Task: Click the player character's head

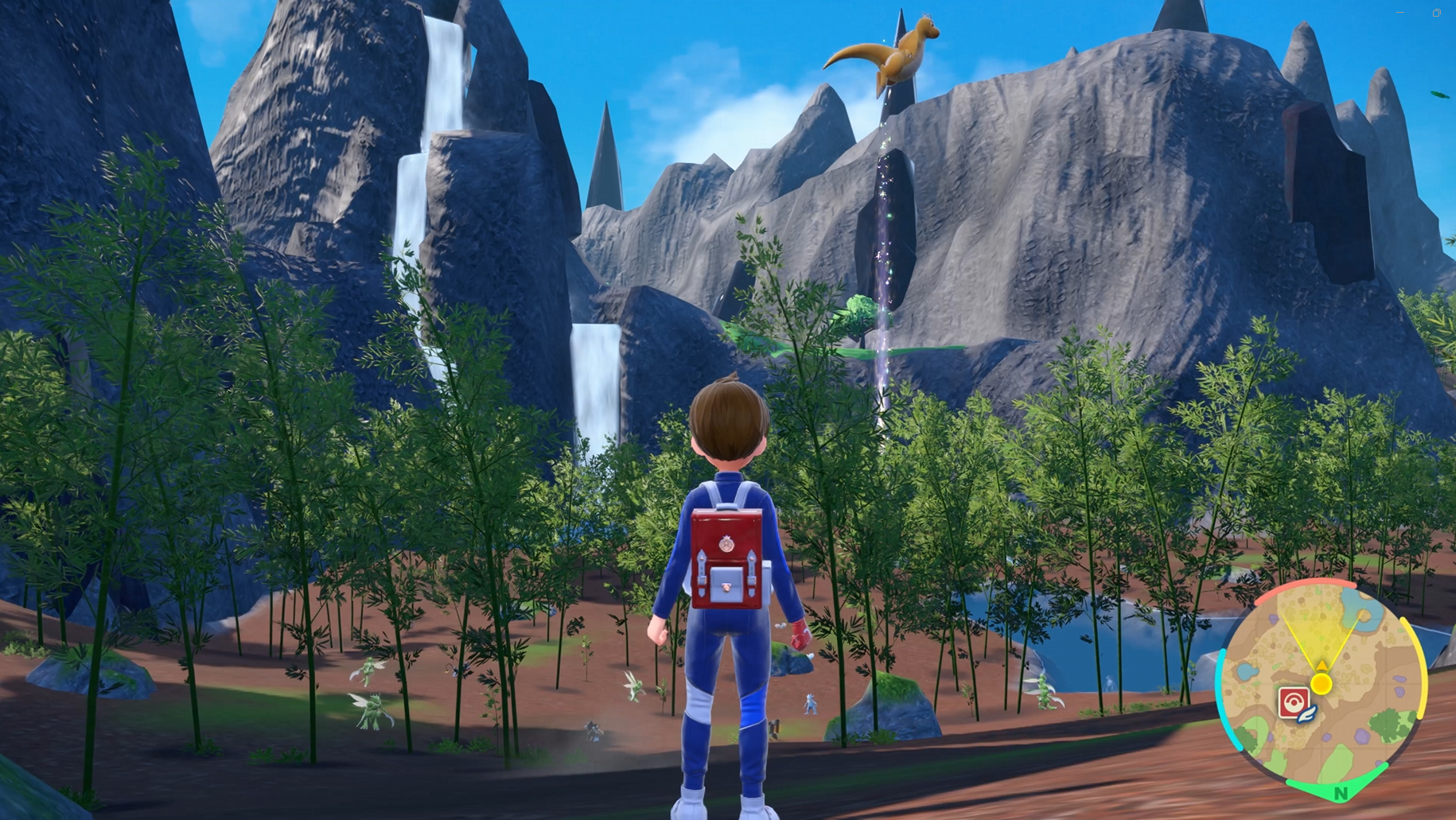Action: point(726,418)
